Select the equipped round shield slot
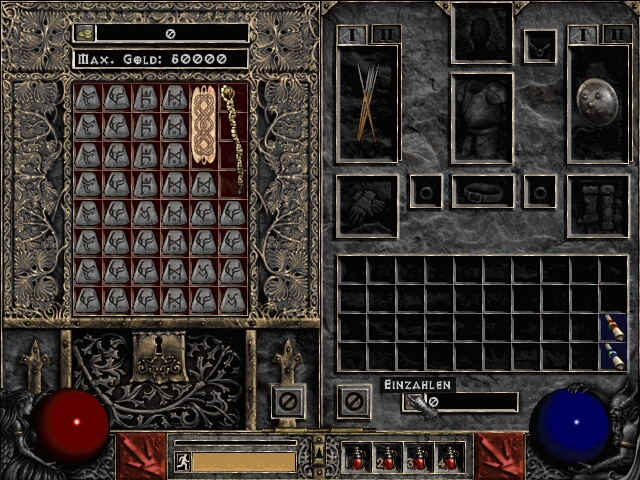This screenshot has height=480, width=640. [599, 102]
